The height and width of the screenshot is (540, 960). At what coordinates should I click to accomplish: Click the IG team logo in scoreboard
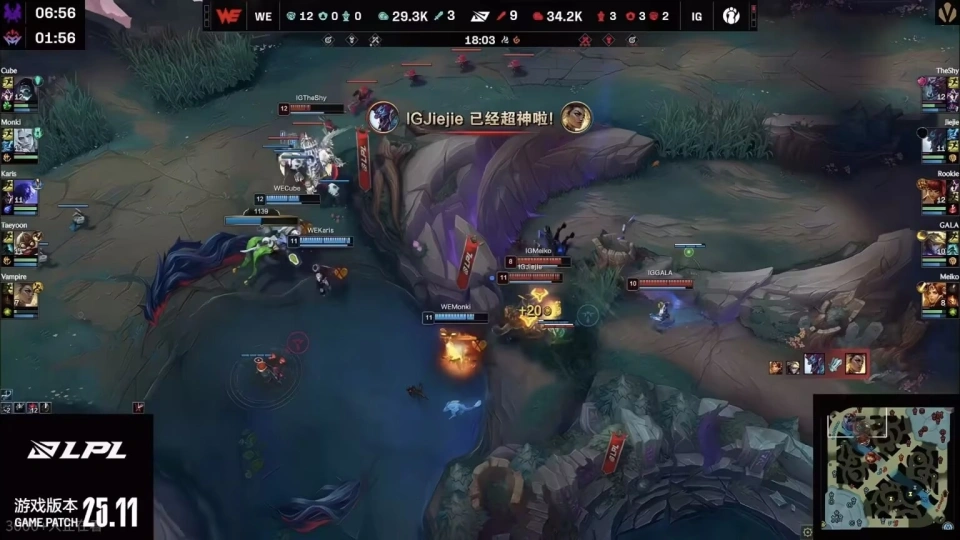(x=732, y=16)
